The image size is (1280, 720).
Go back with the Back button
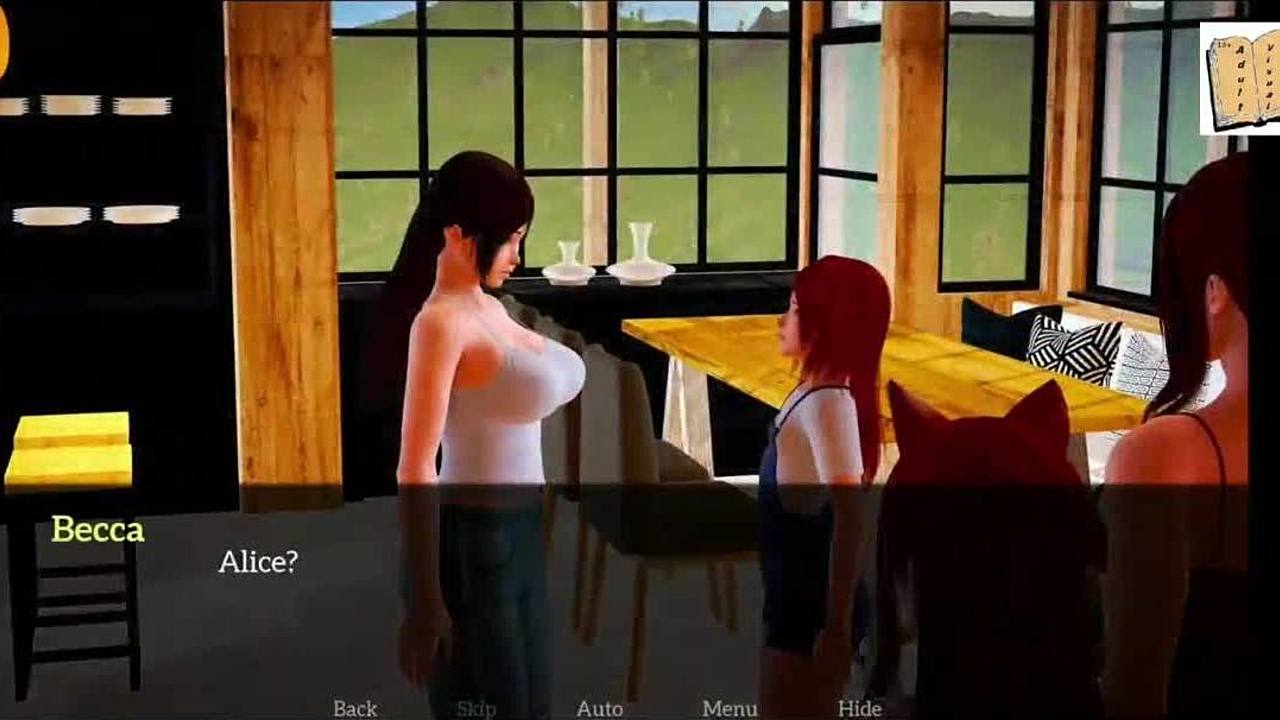(355, 708)
